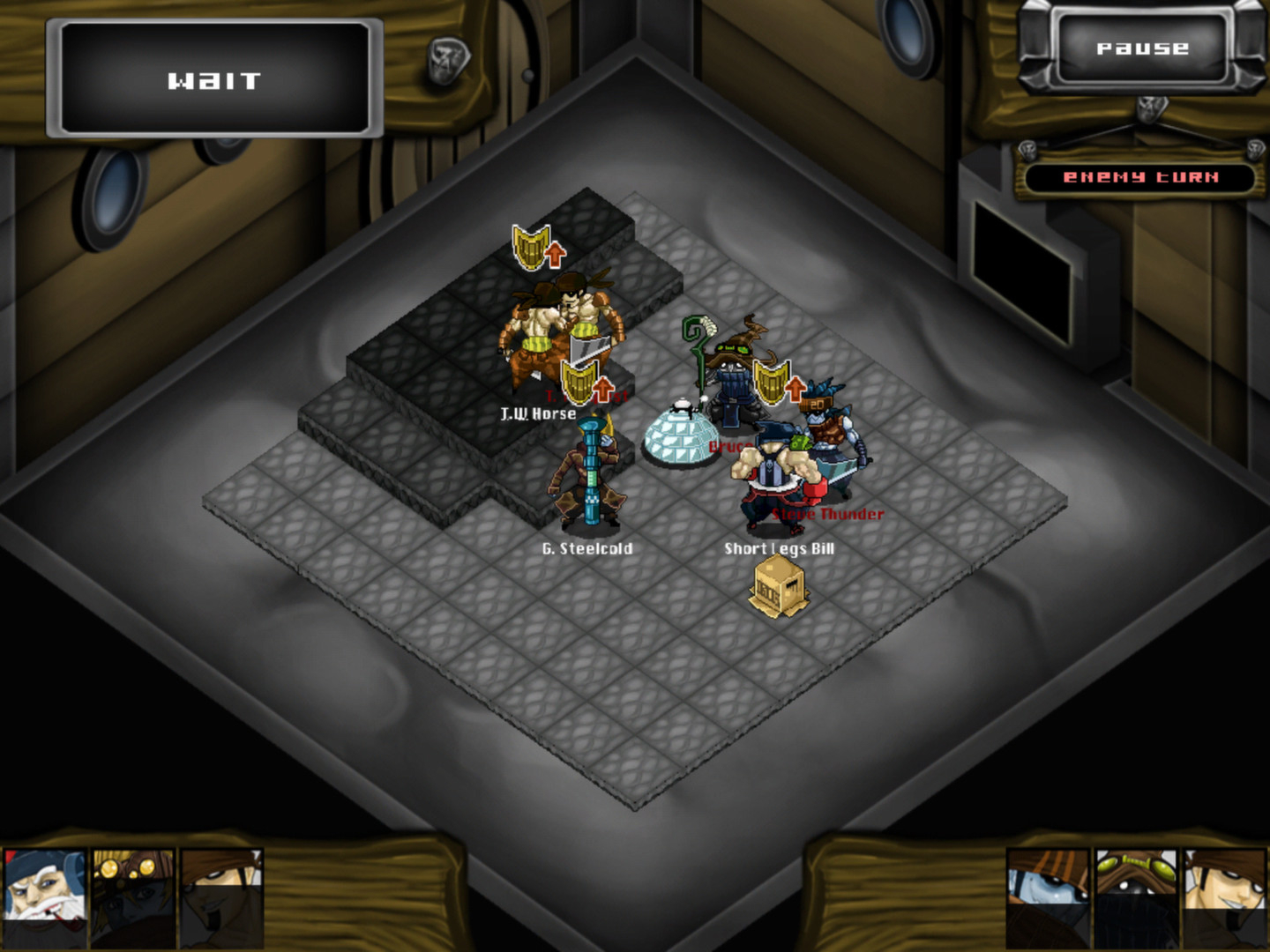Viewport: 1270px width, 952px height.
Task: Select the smiling portrait beside the green goggles
Action: 1223,896
